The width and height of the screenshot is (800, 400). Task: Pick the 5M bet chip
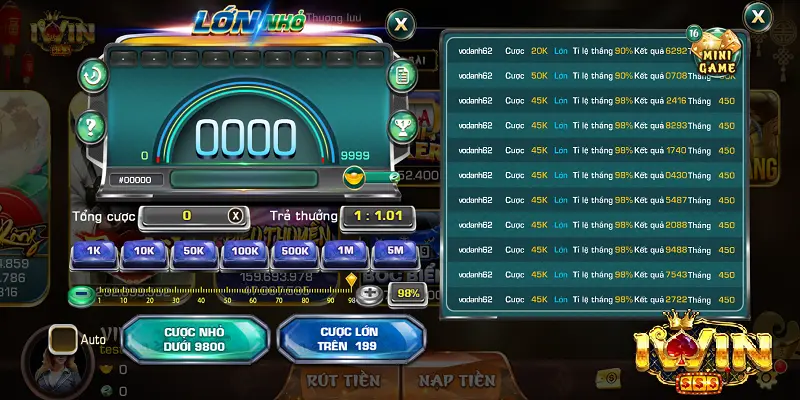pos(395,252)
